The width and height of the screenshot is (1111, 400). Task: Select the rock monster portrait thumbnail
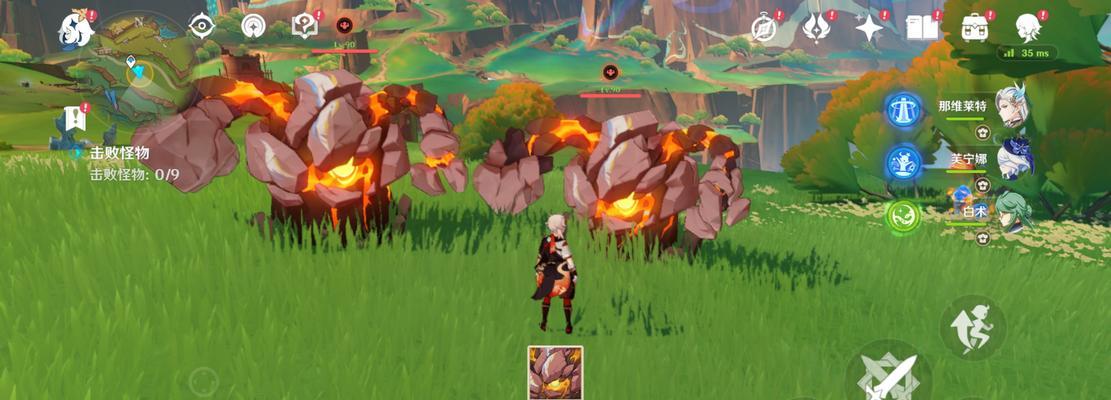(555, 373)
